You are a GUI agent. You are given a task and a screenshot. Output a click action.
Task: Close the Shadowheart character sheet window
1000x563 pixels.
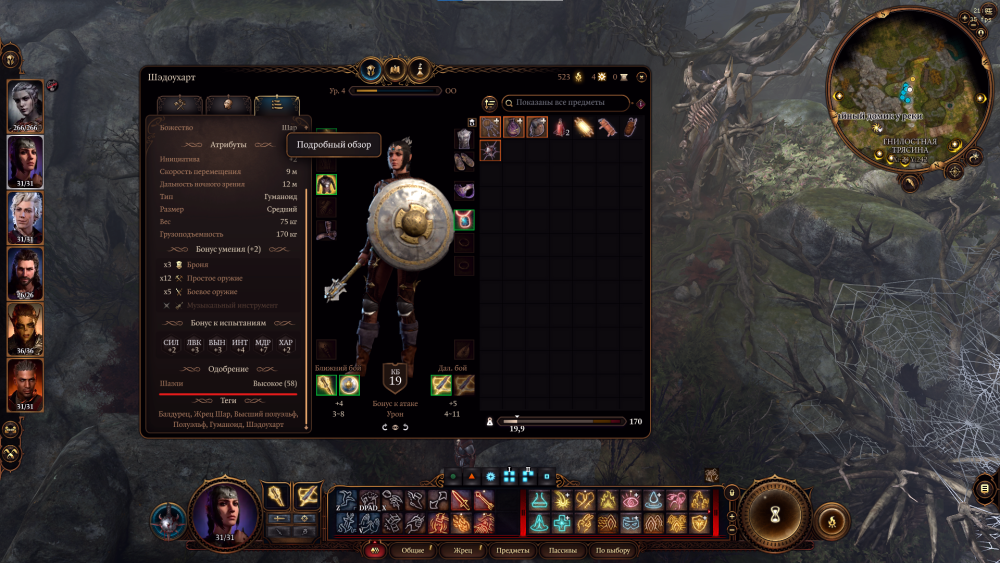coord(641,76)
